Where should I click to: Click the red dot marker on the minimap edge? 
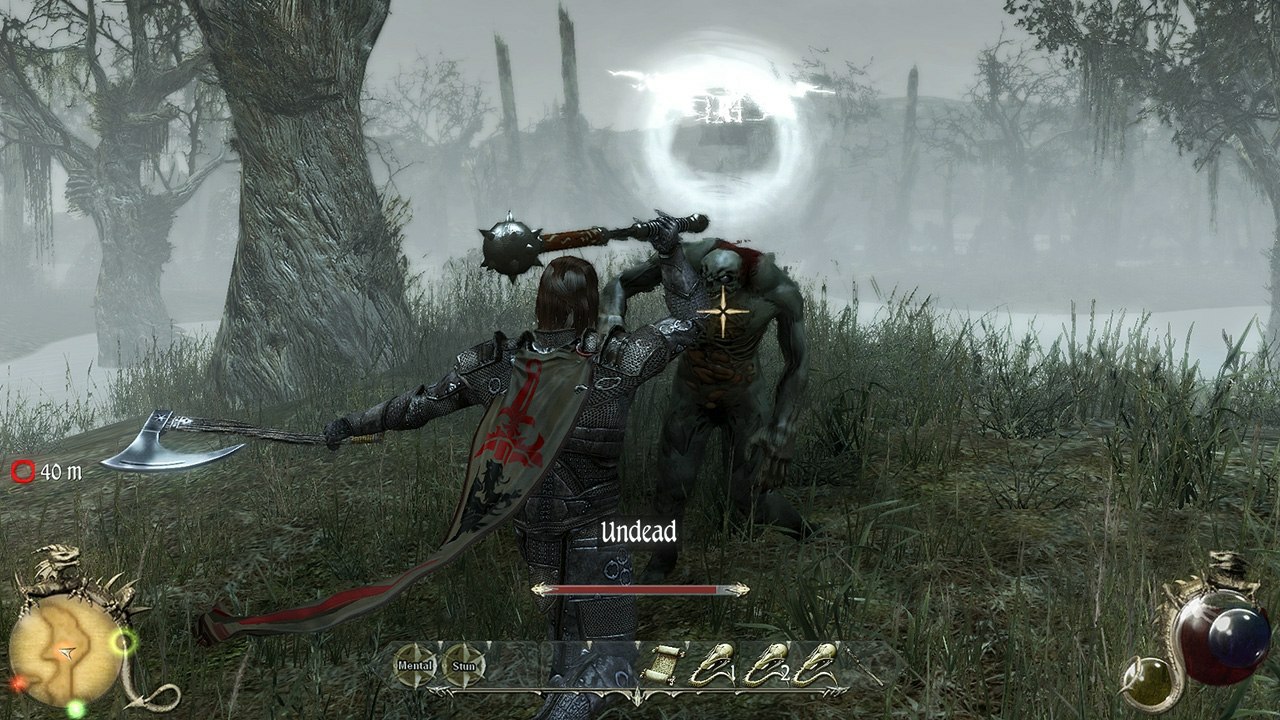19,684
